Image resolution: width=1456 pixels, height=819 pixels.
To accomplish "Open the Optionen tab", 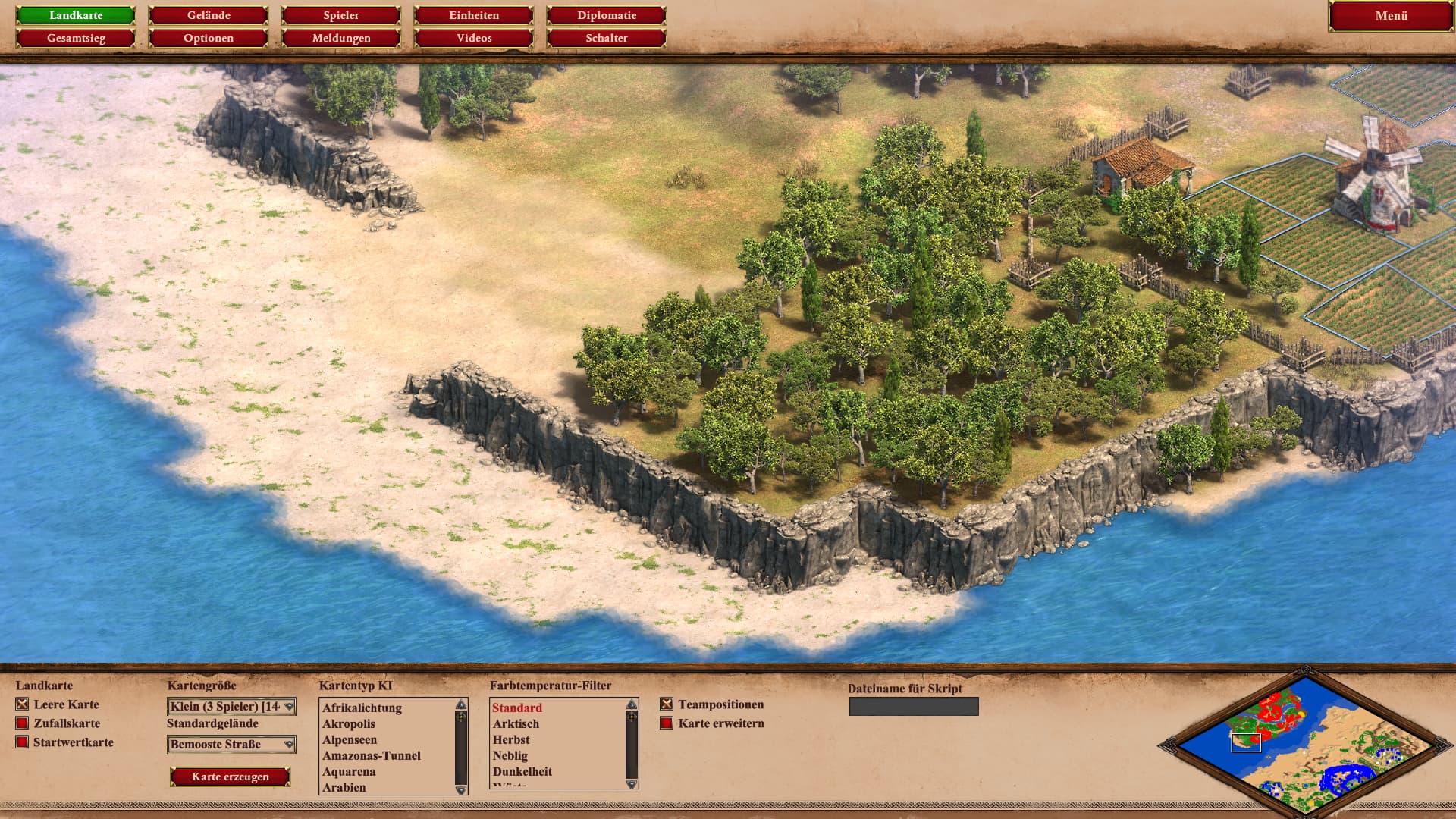I will click(x=209, y=38).
